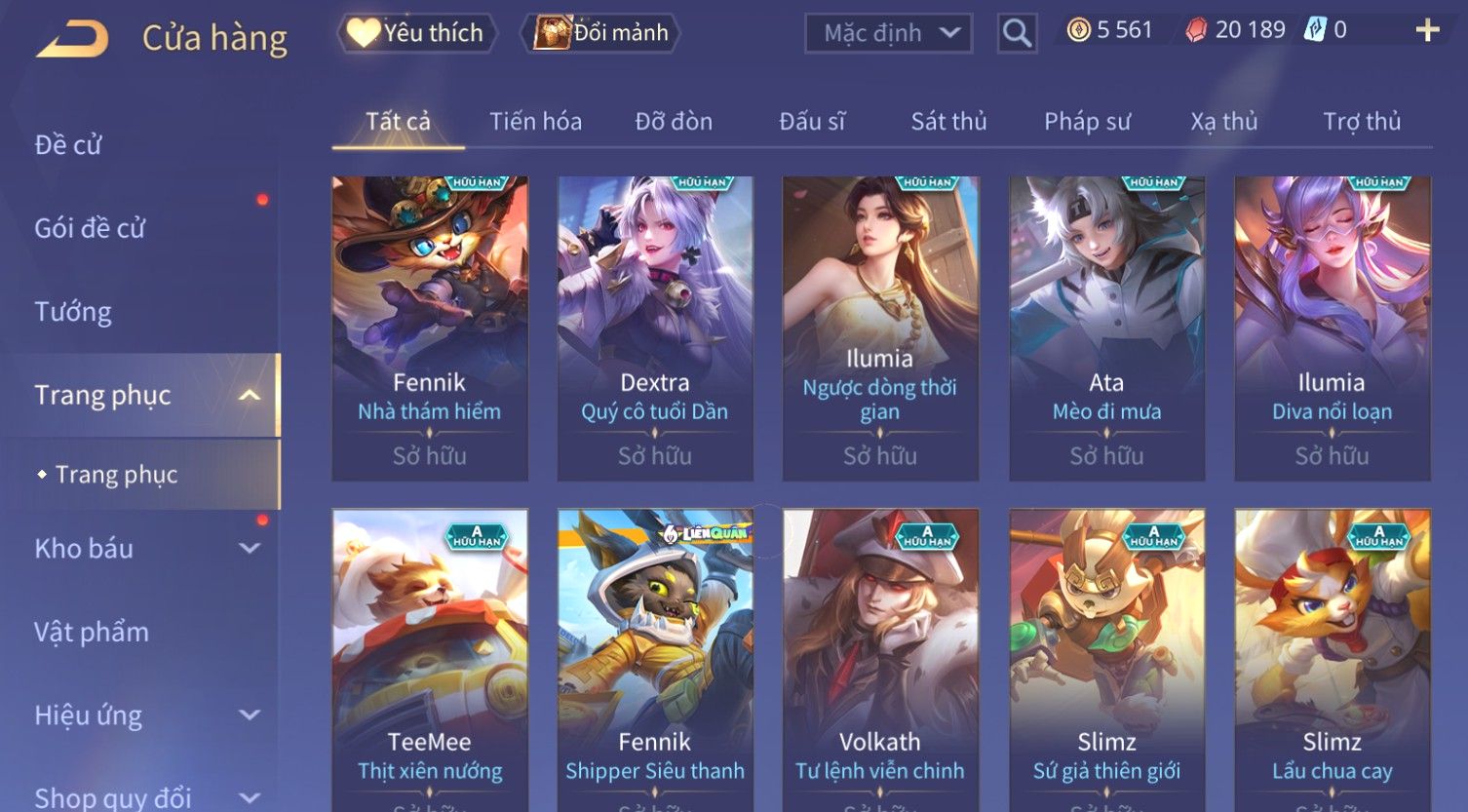Image resolution: width=1468 pixels, height=812 pixels.
Task: Switch to the Tiến hóa tab
Action: (x=535, y=122)
